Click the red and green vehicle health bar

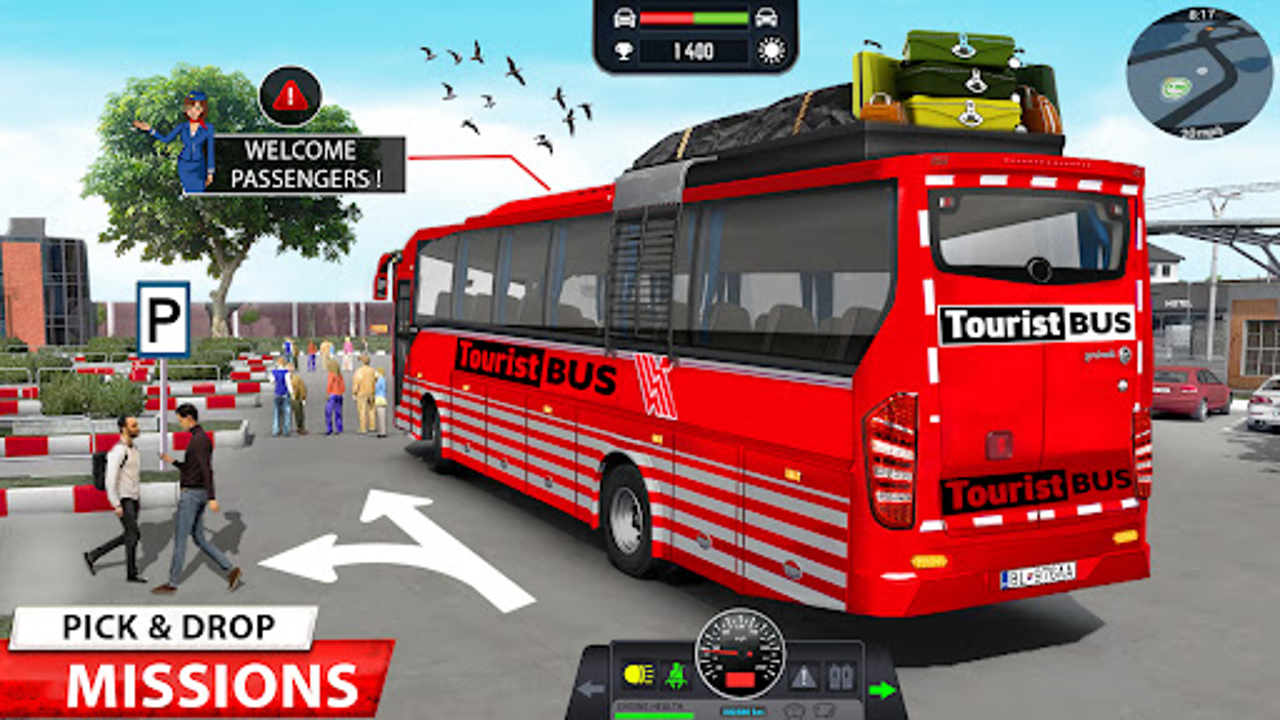point(693,17)
